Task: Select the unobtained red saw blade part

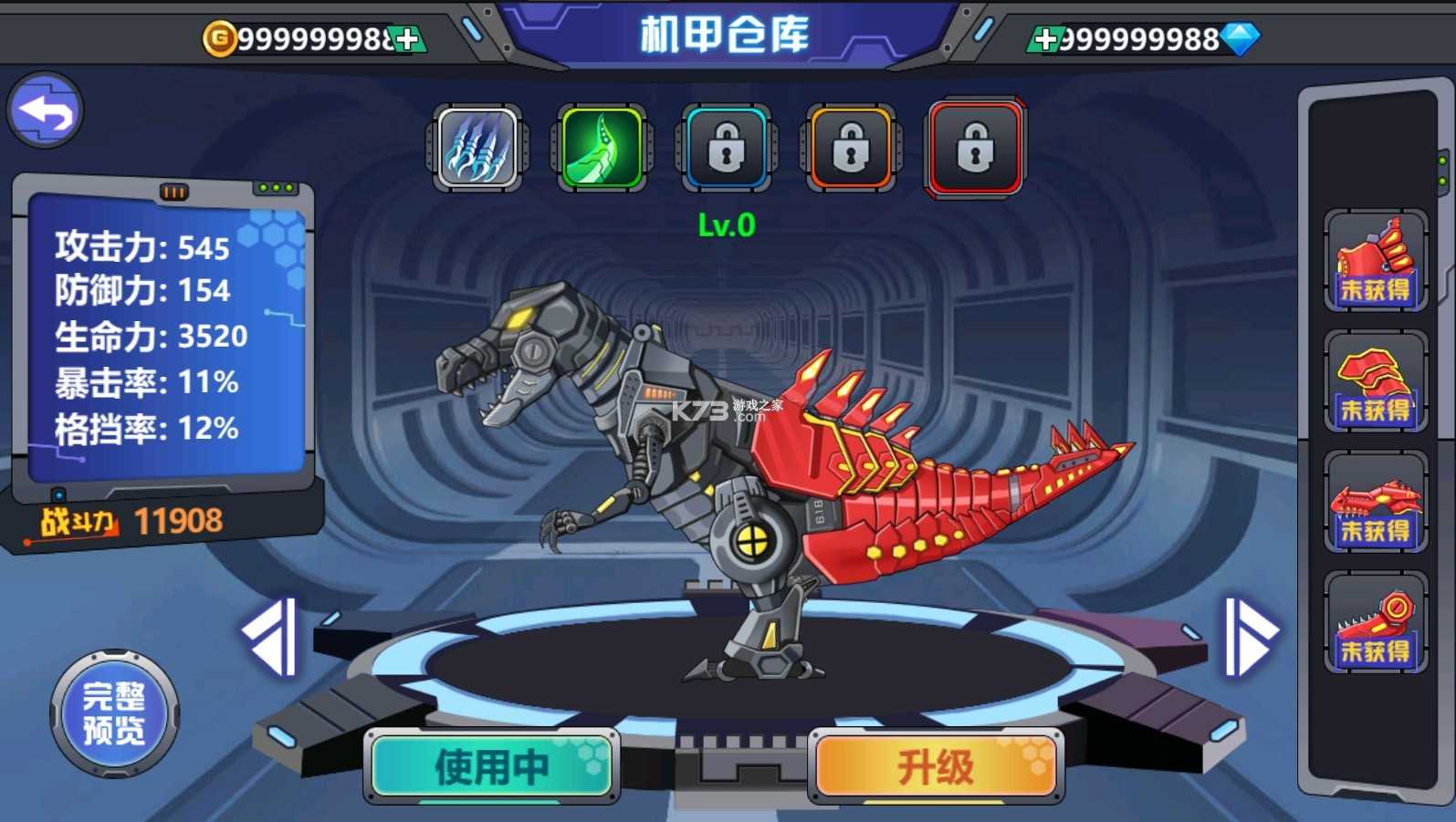Action: click(1376, 622)
